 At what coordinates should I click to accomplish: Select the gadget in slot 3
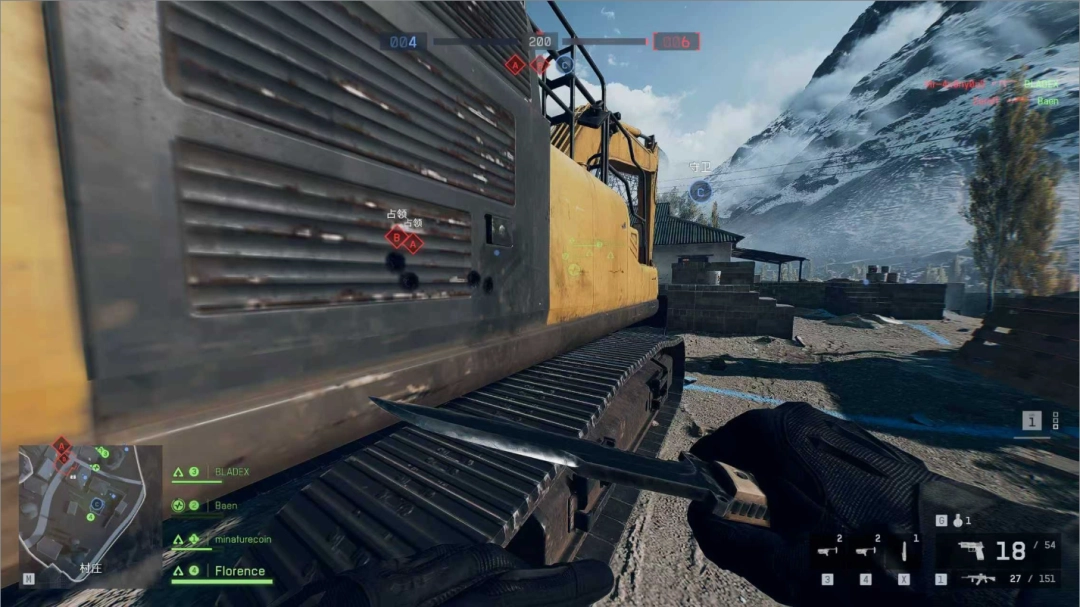click(827, 551)
